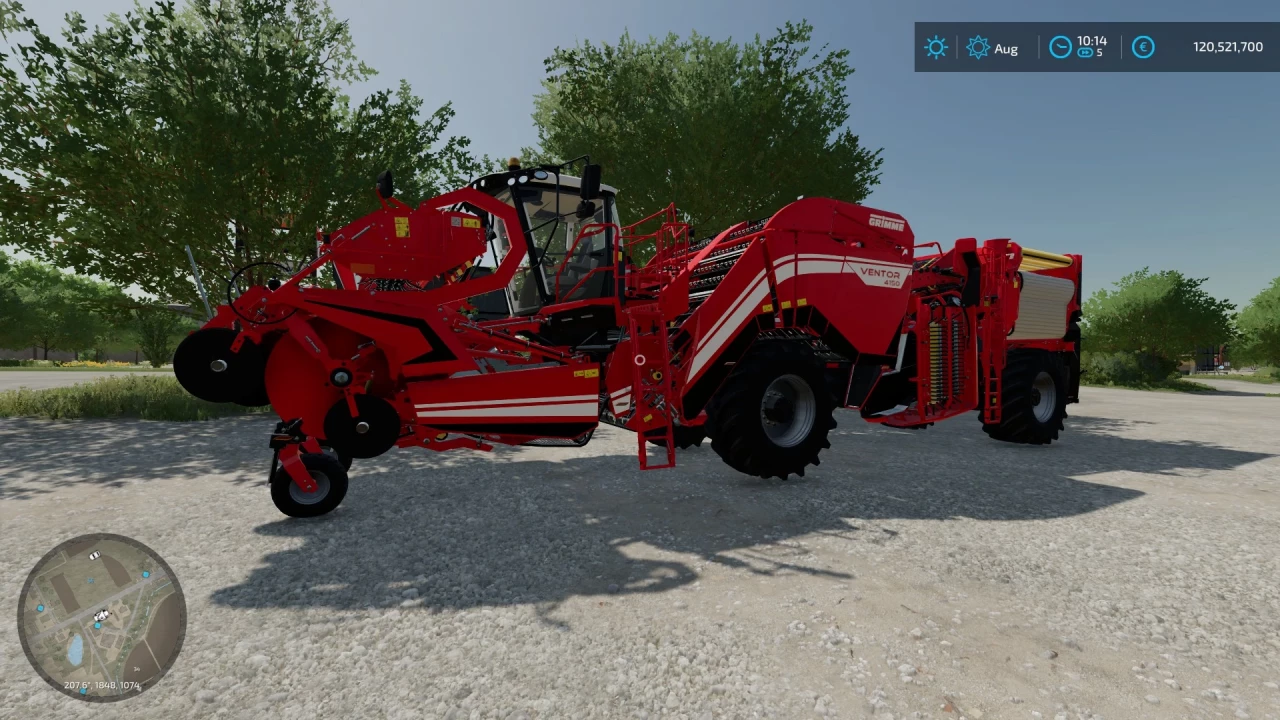This screenshot has height=720, width=1280.
Task: Click the time fast-forward indicator under 10:14
Action: [1085, 53]
